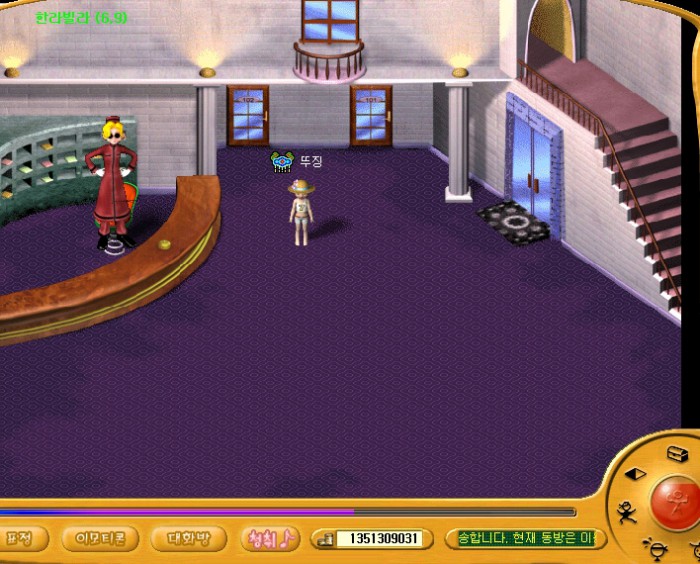Screen dimensions: 700x564
Task: Select the dancing stick figure icon
Action: pos(626,512)
